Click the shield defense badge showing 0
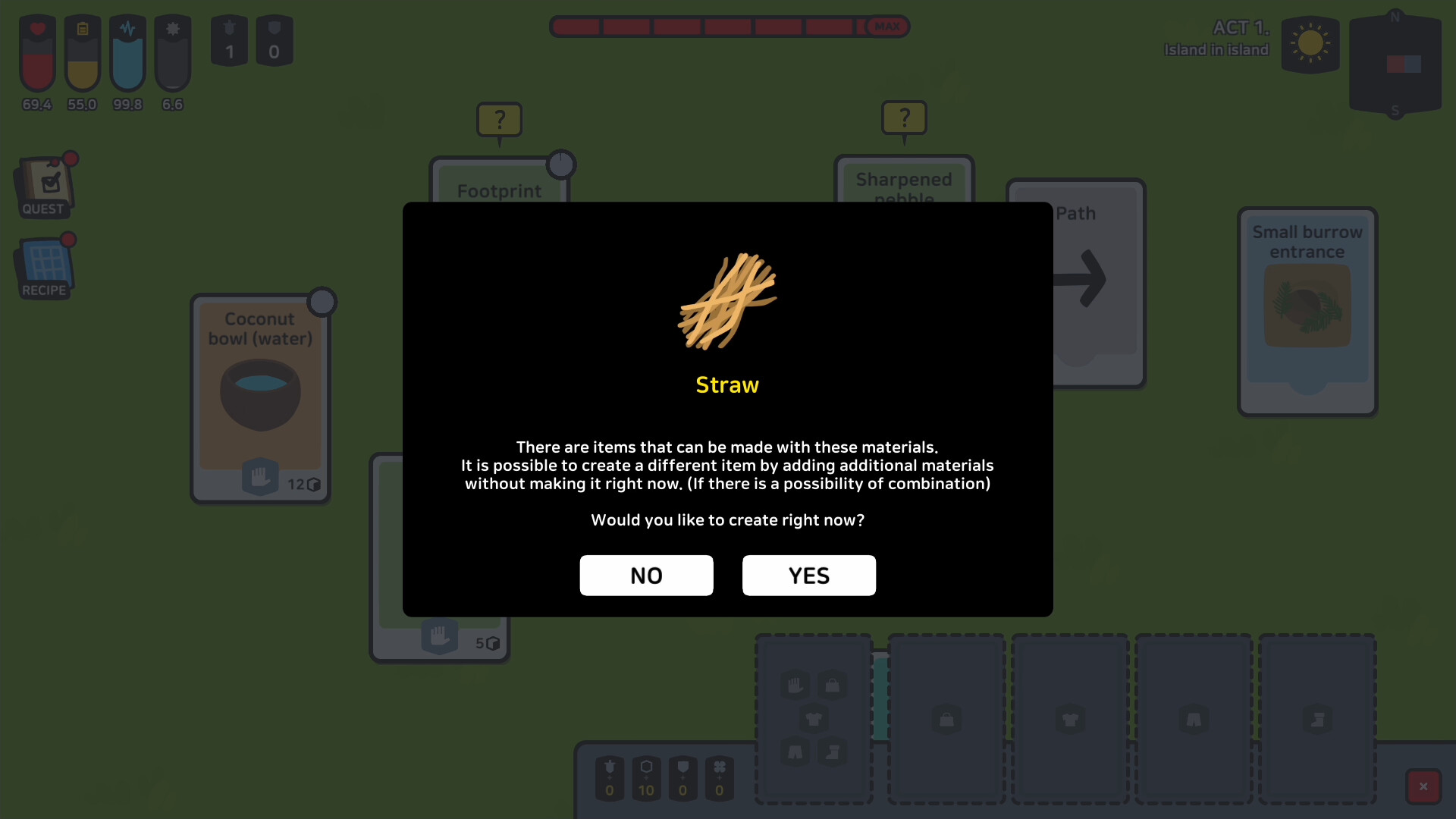1456x819 pixels. point(274,40)
